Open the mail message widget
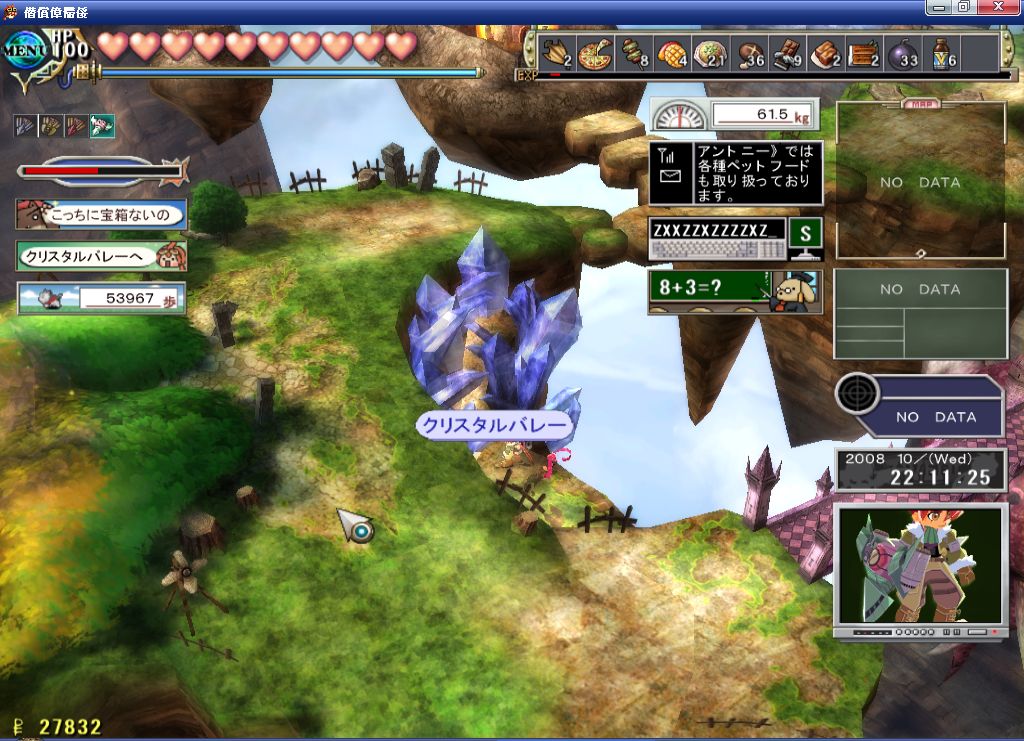This screenshot has width=1024, height=741. (x=735, y=173)
